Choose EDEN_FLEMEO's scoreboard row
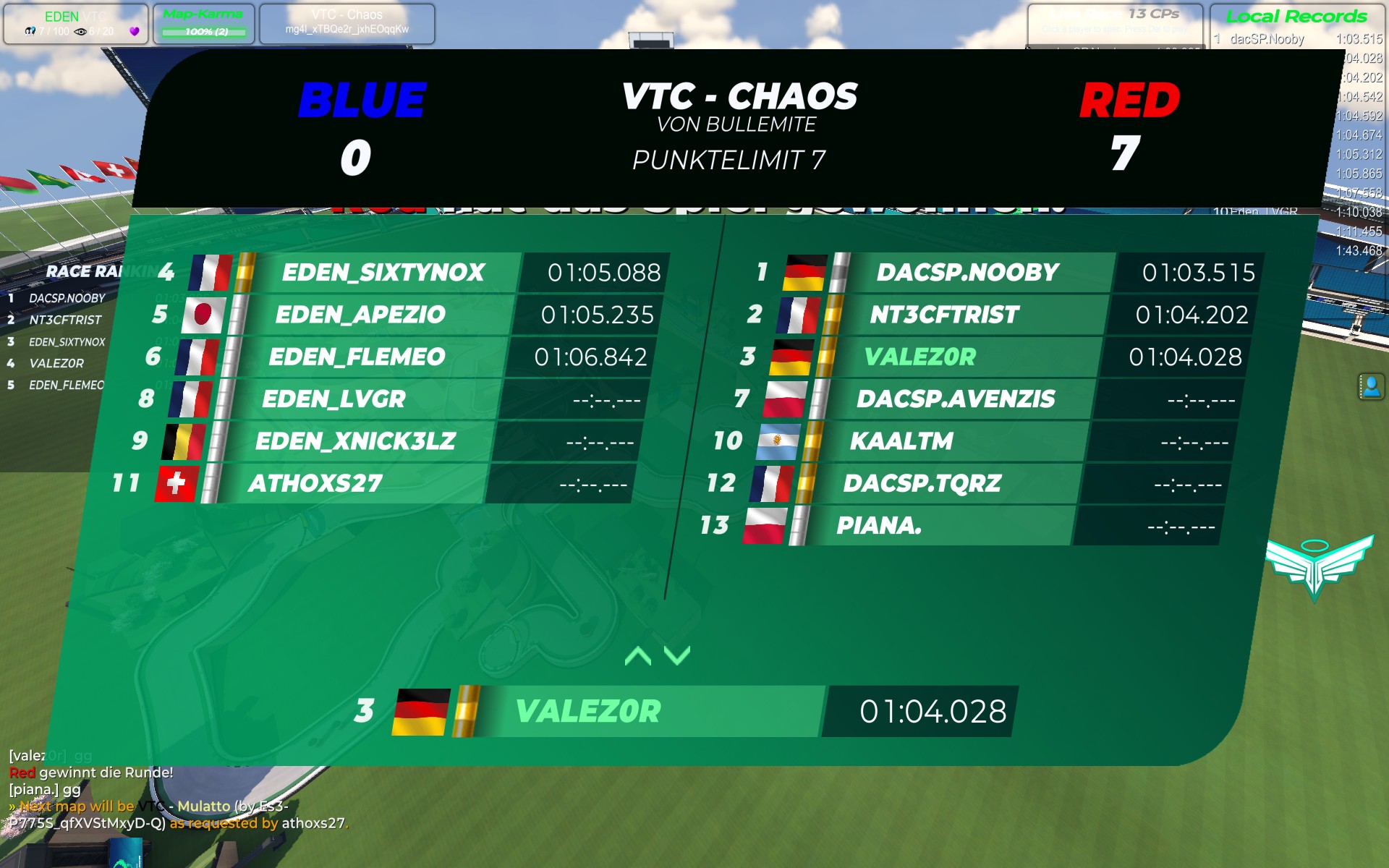This screenshot has width=1389, height=868. pyautogui.click(x=357, y=357)
